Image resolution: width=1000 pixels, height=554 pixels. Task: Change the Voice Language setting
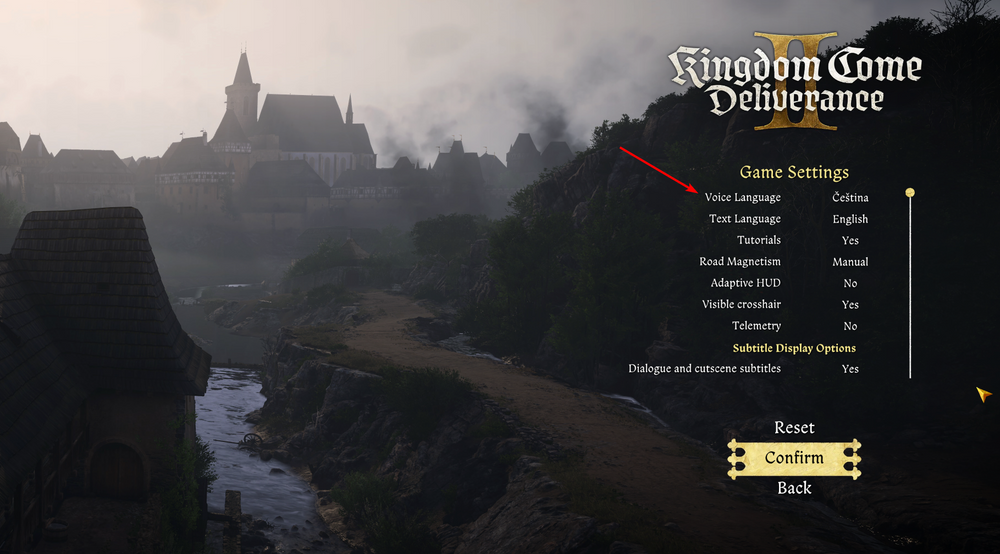(x=850, y=198)
